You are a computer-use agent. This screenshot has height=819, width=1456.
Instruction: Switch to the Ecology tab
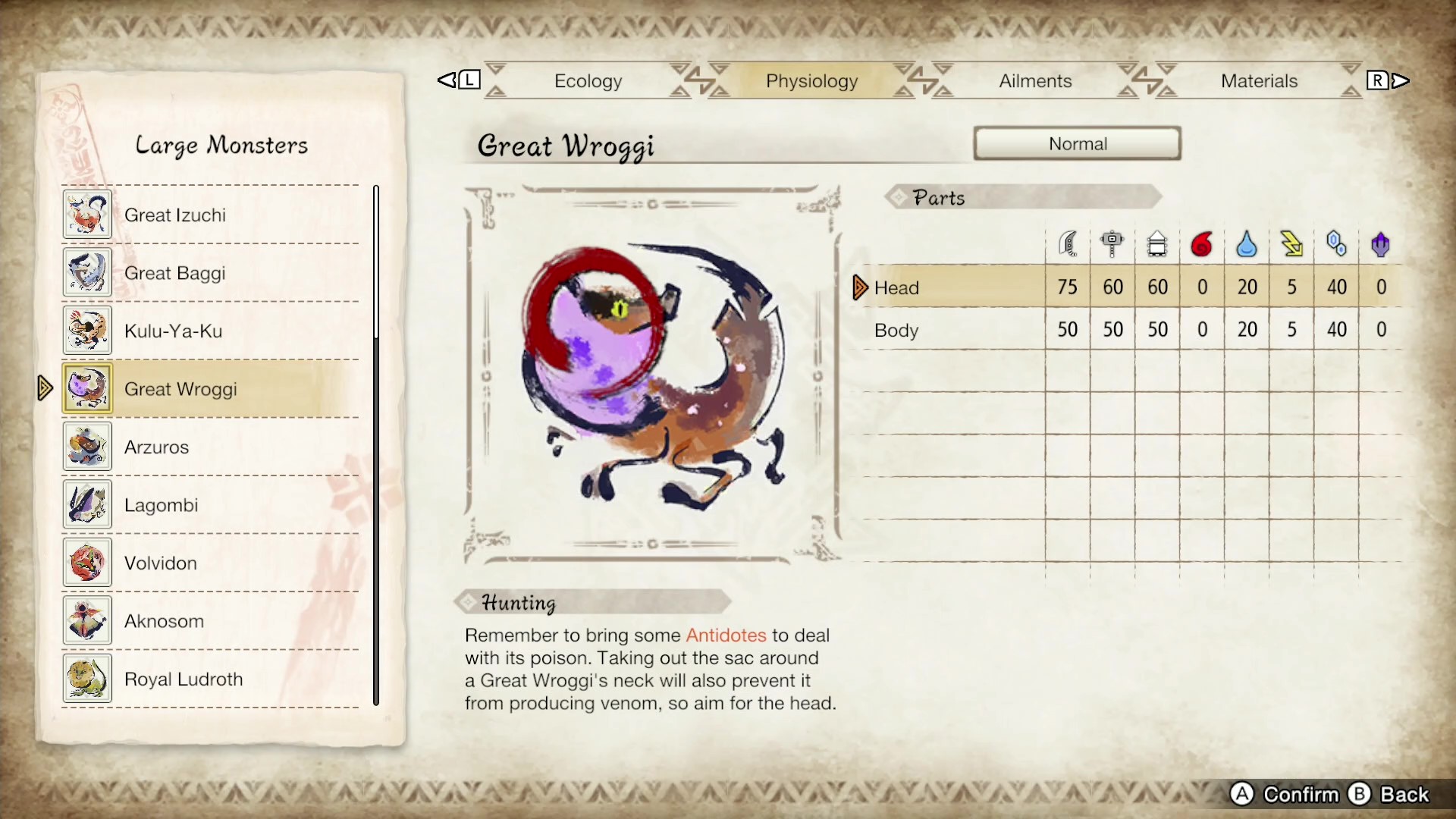coord(588,80)
